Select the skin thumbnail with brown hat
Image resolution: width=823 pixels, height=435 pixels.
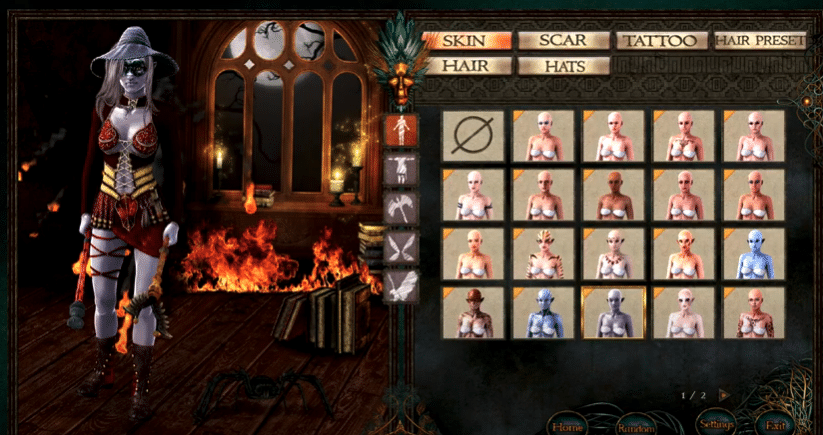[473, 313]
